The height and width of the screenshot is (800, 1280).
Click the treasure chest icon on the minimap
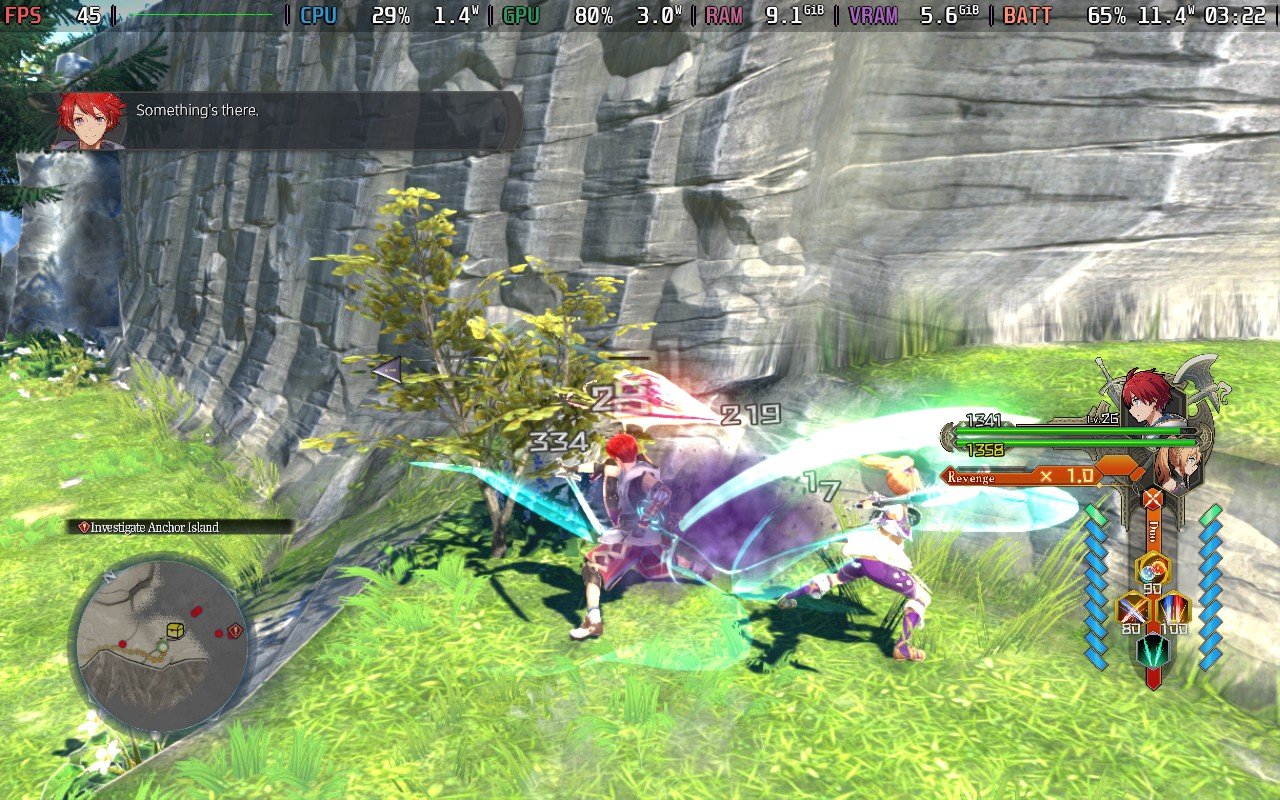175,630
